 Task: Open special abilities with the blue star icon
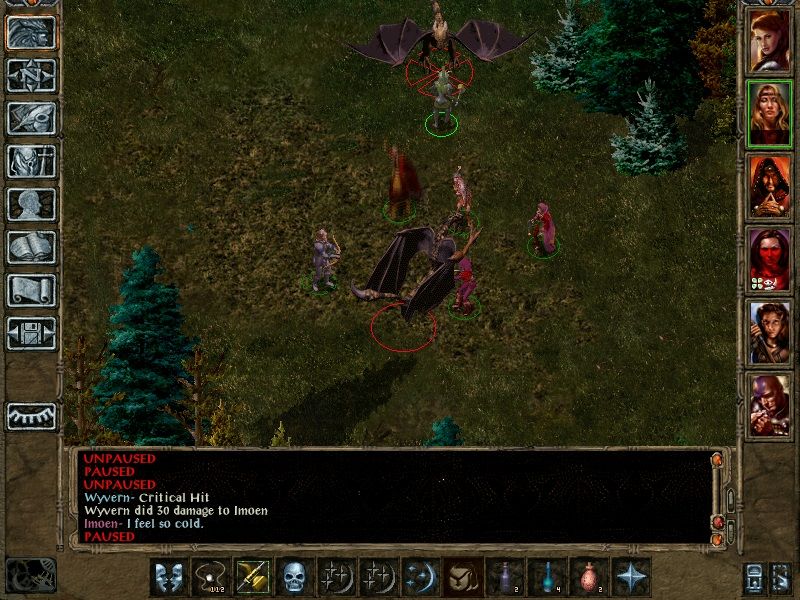point(631,577)
